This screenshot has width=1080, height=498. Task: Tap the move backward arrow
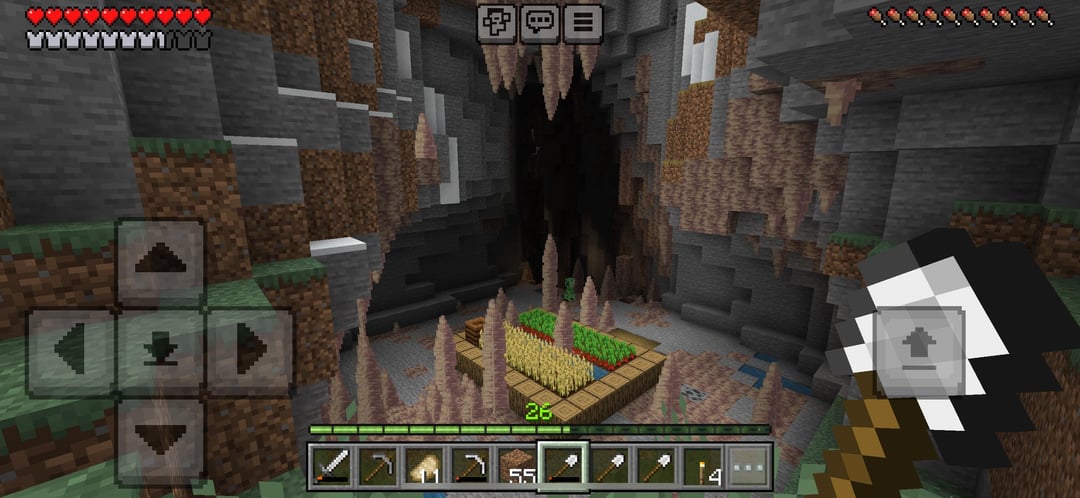click(x=160, y=440)
